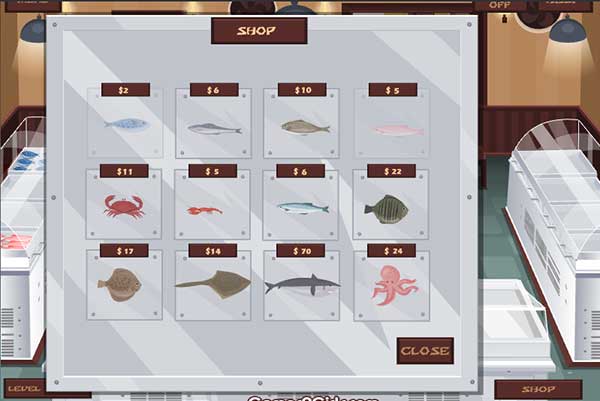600x401 pixels.
Task: Purchase the $11 red crab
Action: (x=124, y=206)
